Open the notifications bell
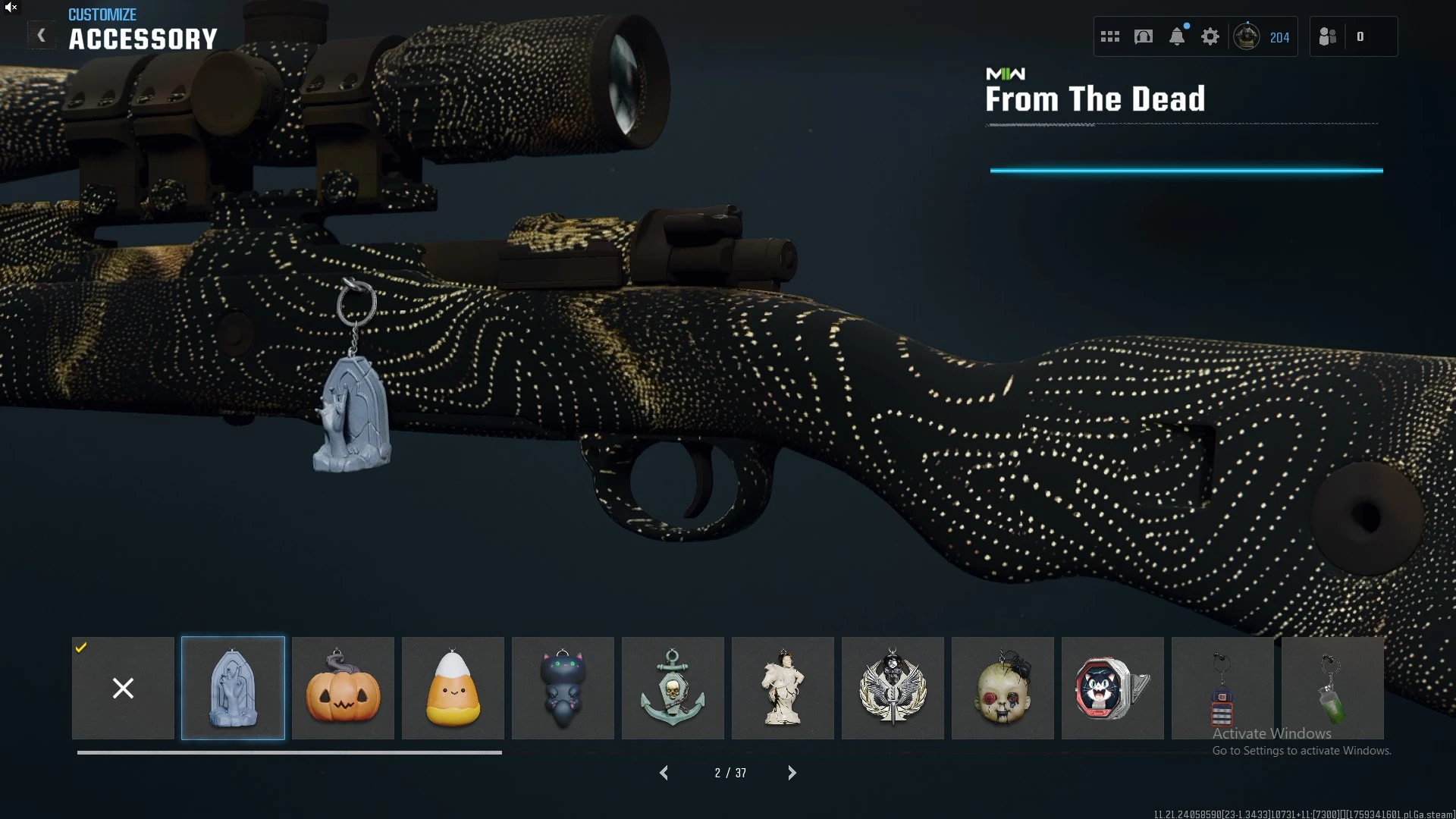The width and height of the screenshot is (1456, 819). [x=1177, y=36]
